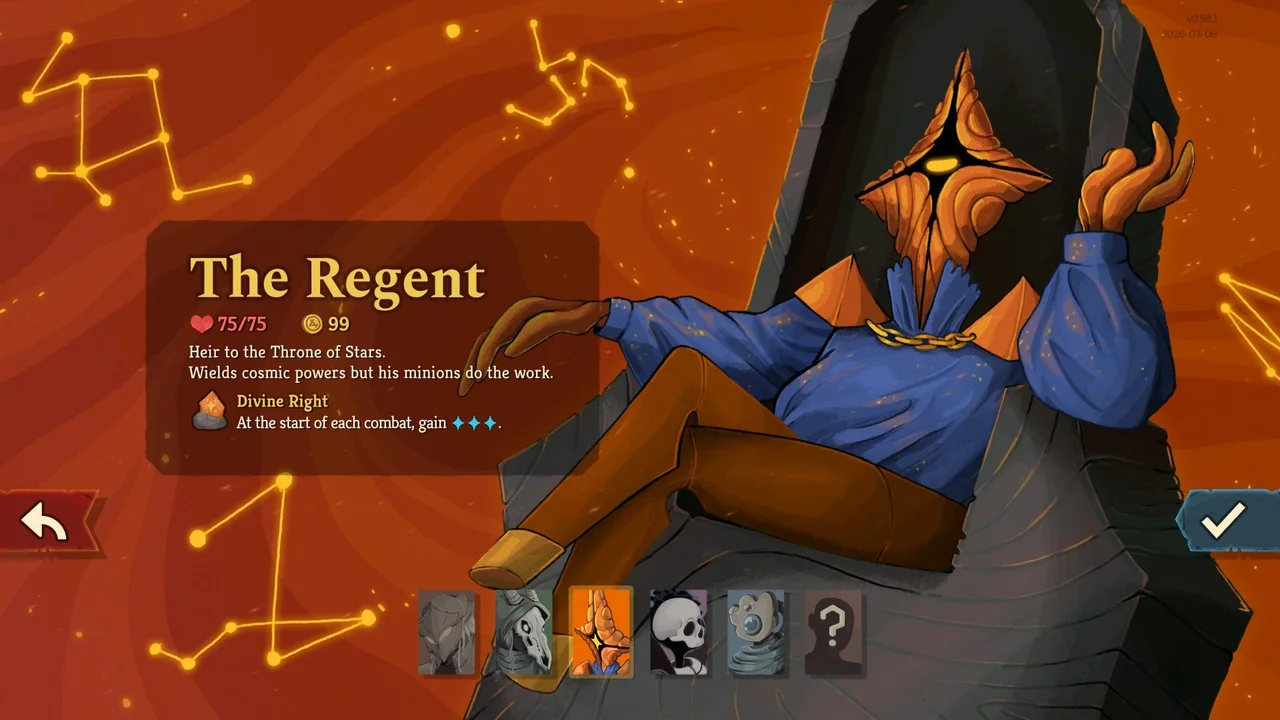Image resolution: width=1280 pixels, height=720 pixels.
Task: Click the gold coin icon beside 99
Action: click(x=312, y=323)
